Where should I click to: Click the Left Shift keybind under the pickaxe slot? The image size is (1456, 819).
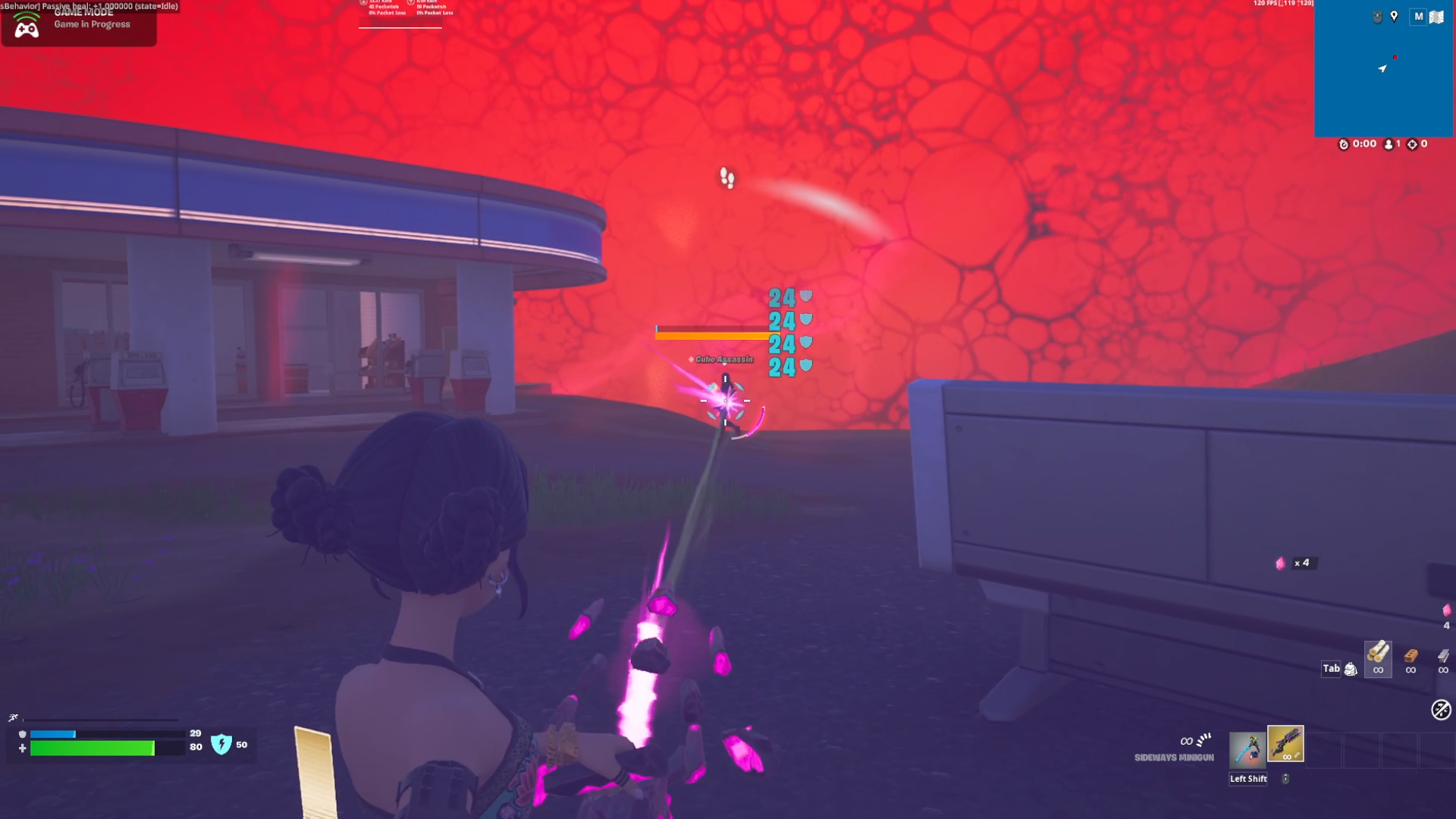[x=1247, y=778]
